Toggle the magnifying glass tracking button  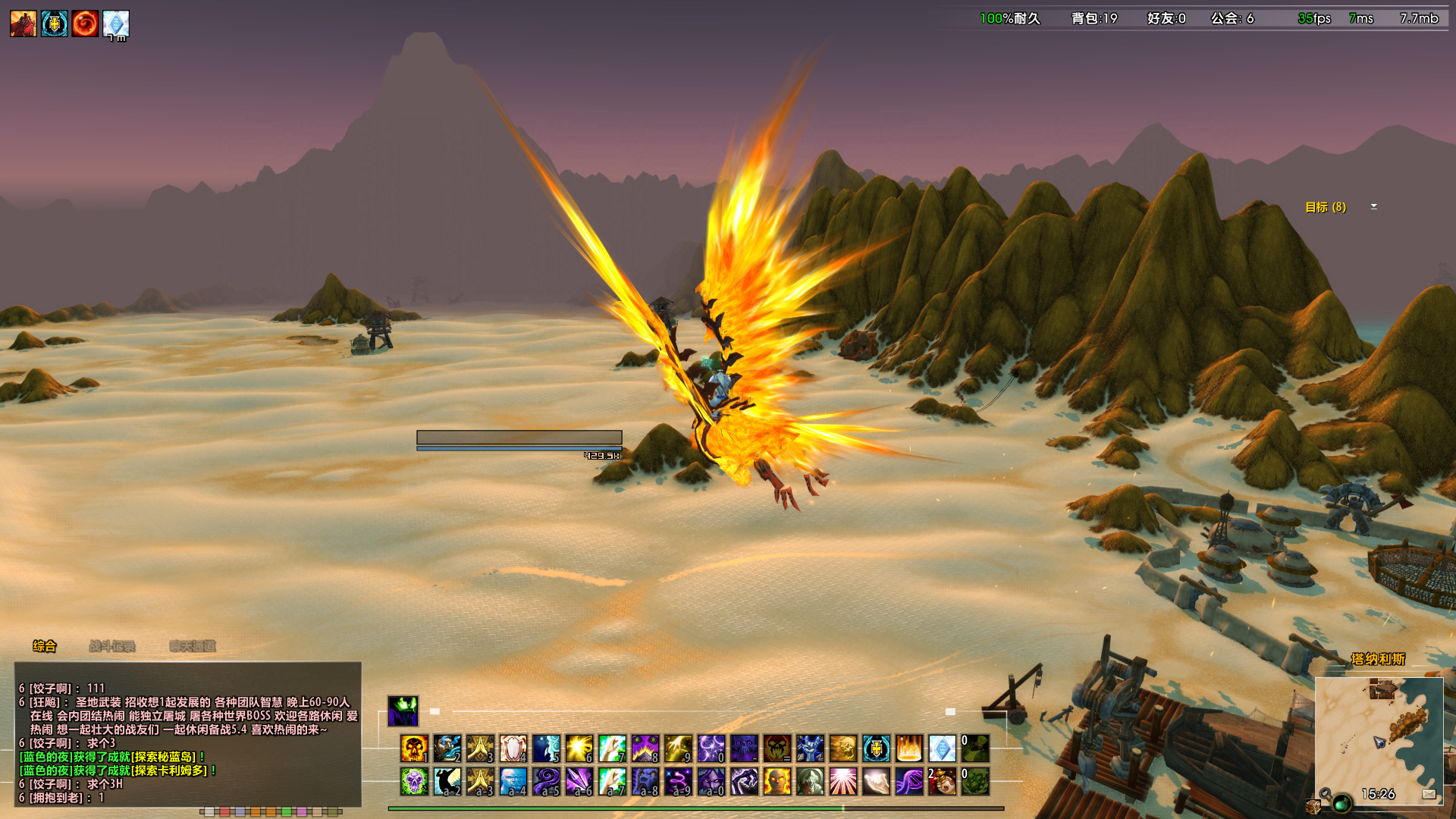click(1325, 793)
